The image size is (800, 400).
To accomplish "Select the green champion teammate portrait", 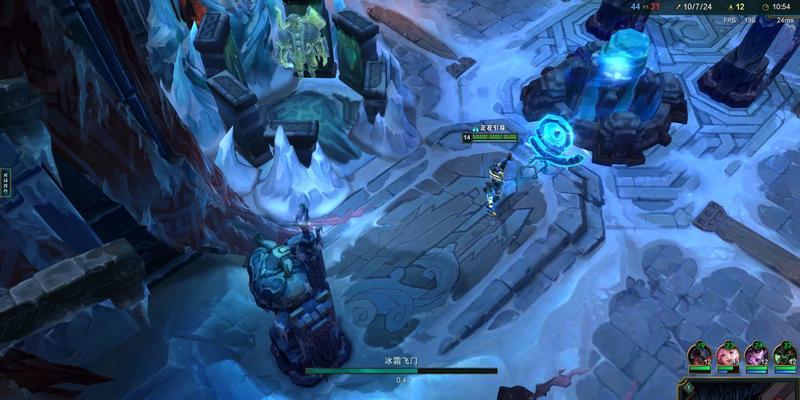I will coord(785,354).
